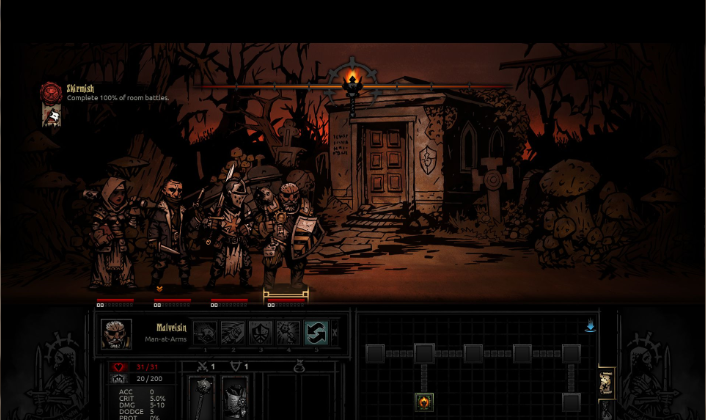706x420 pixels.
Task: Select the armor equipment slot
Action: point(236,398)
